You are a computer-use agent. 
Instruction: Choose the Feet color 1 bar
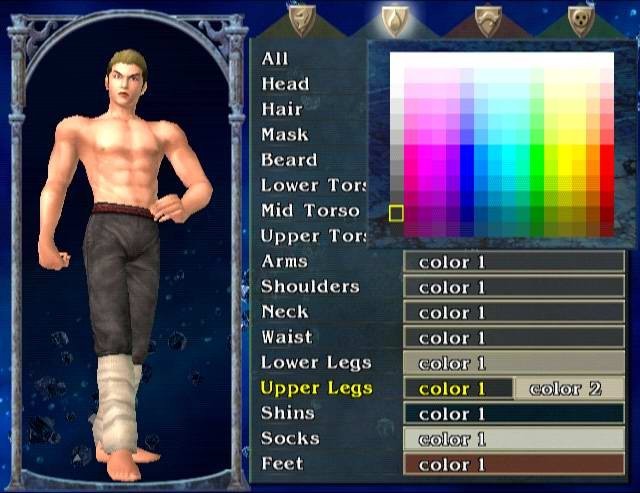click(x=514, y=464)
